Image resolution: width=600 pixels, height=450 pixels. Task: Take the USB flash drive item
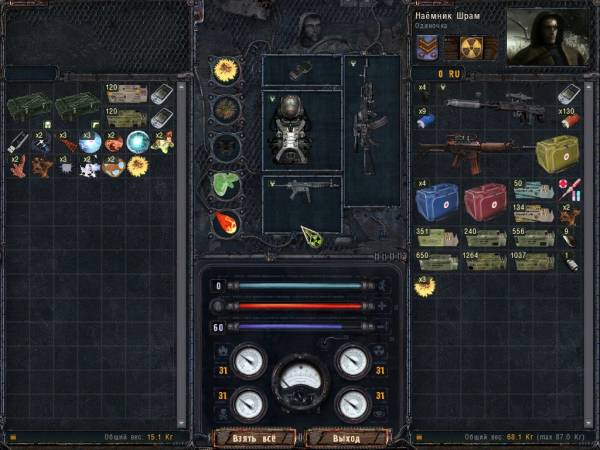20,142
